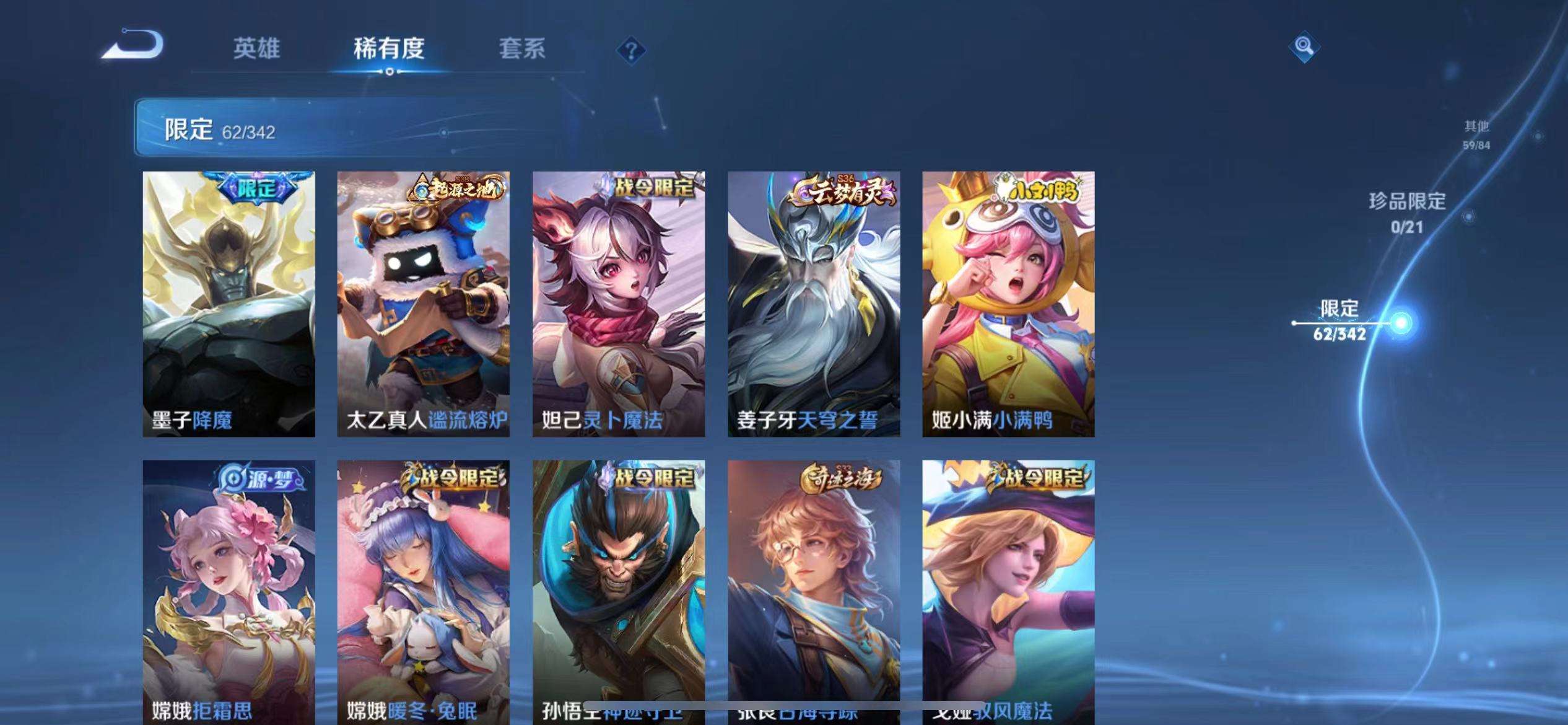The width and height of the screenshot is (1568, 725).
Task: Open the help question mark
Action: tap(630, 52)
